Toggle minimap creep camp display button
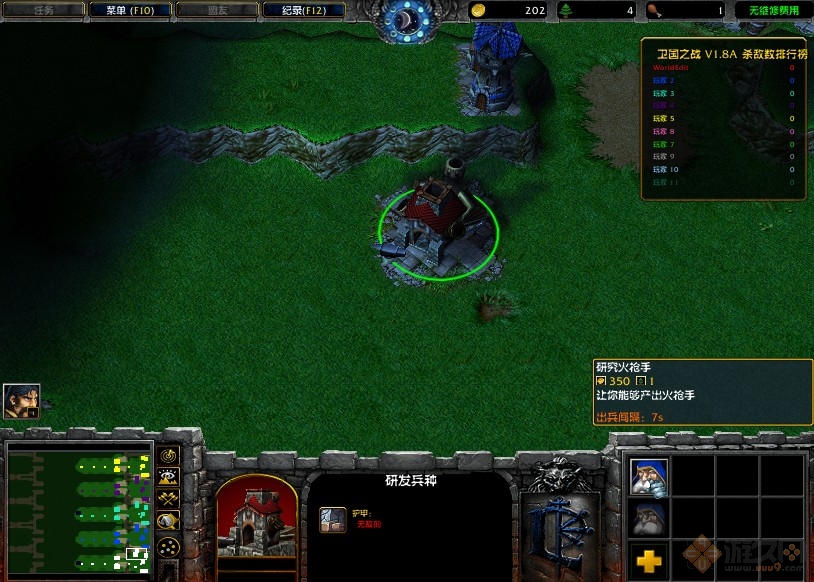 click(x=168, y=520)
